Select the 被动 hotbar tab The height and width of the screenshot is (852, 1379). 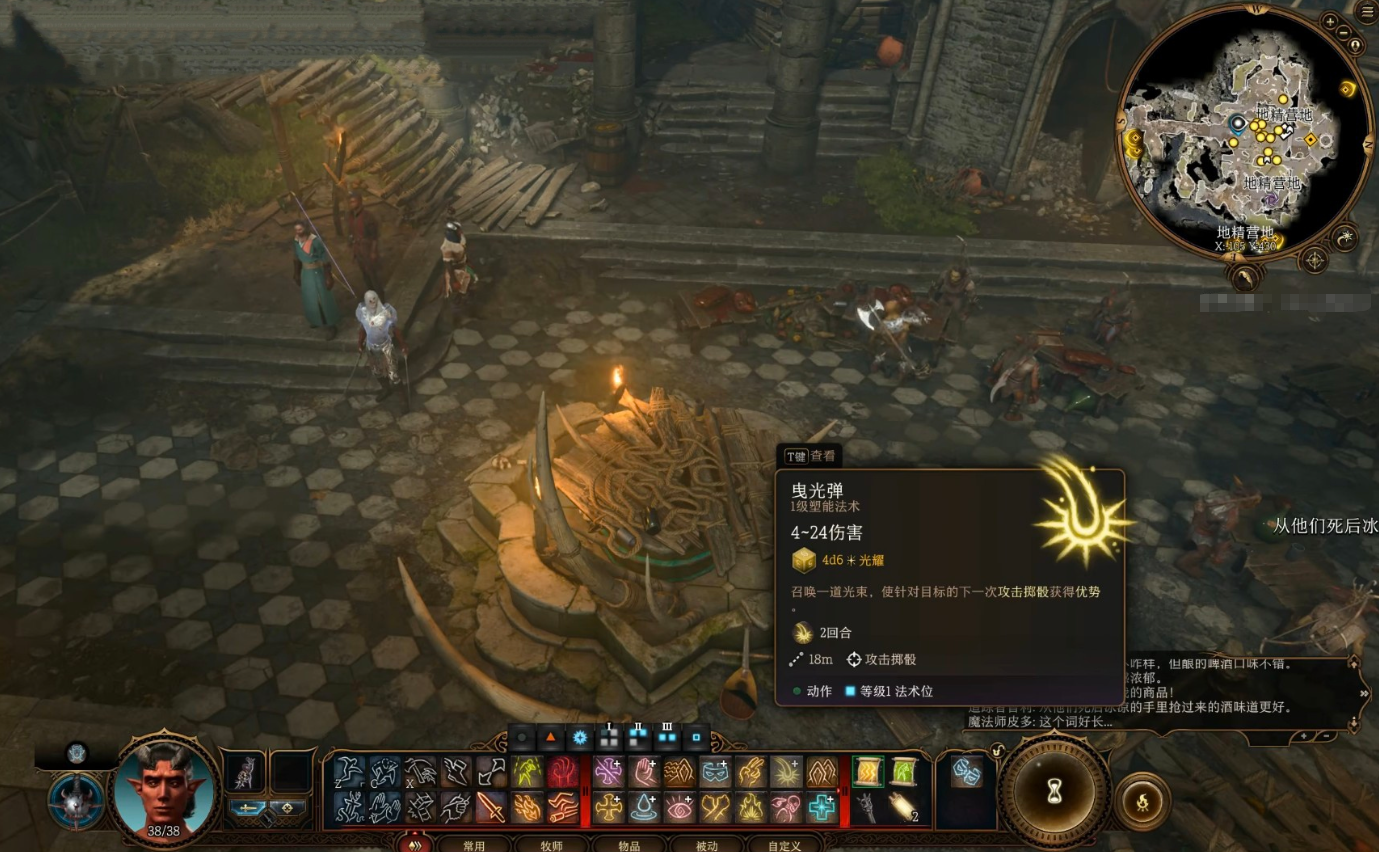click(707, 846)
